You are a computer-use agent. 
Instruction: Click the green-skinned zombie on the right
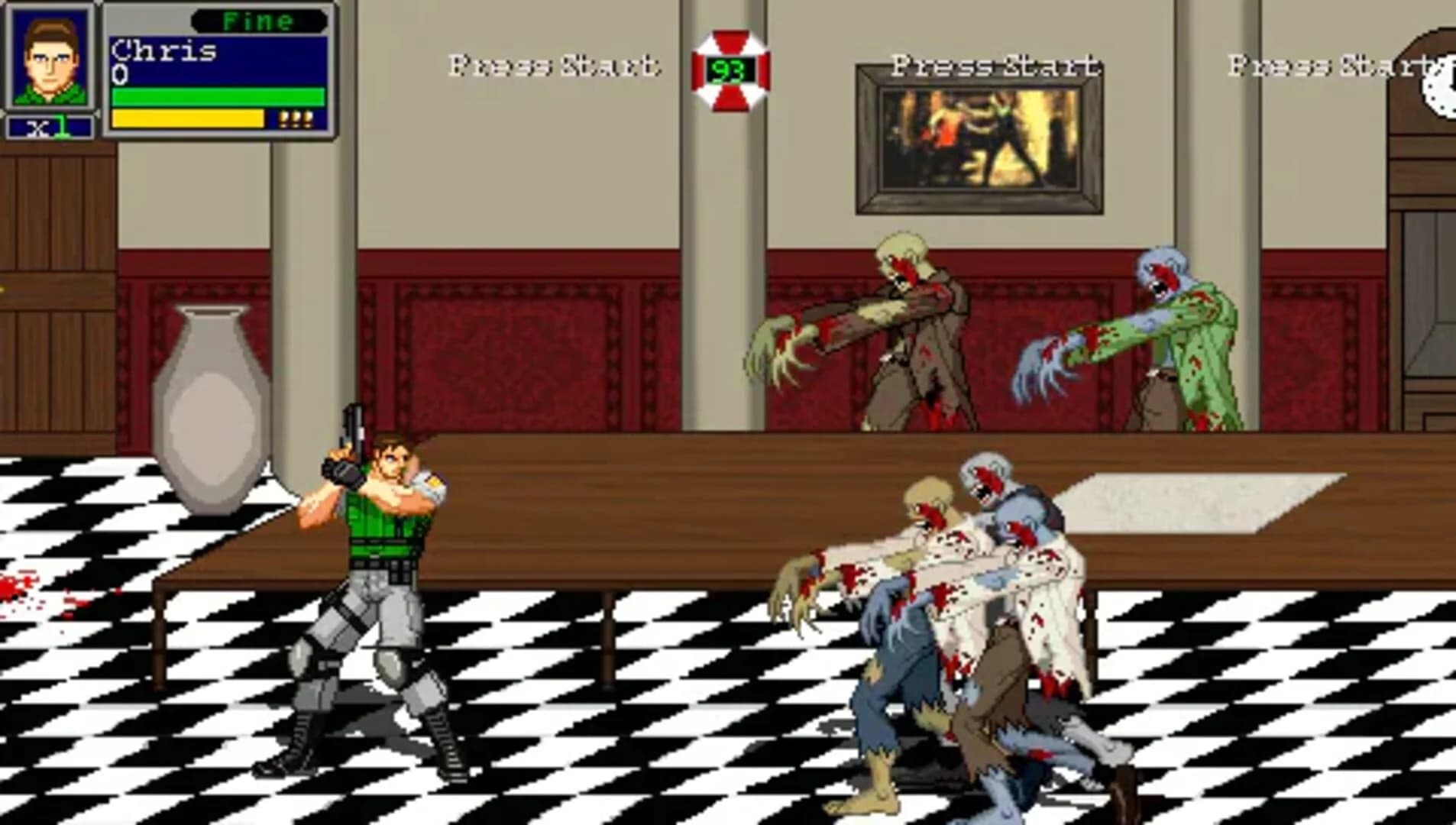pyautogui.click(x=1192, y=336)
